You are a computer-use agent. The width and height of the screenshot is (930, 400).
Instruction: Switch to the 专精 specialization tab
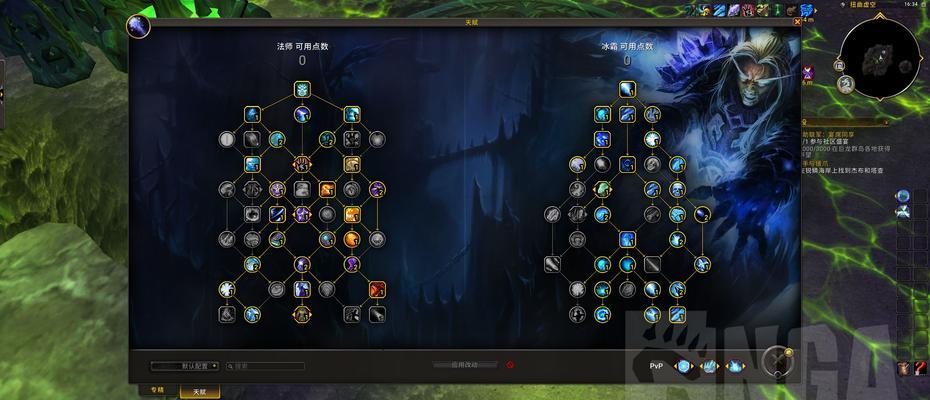(x=157, y=390)
